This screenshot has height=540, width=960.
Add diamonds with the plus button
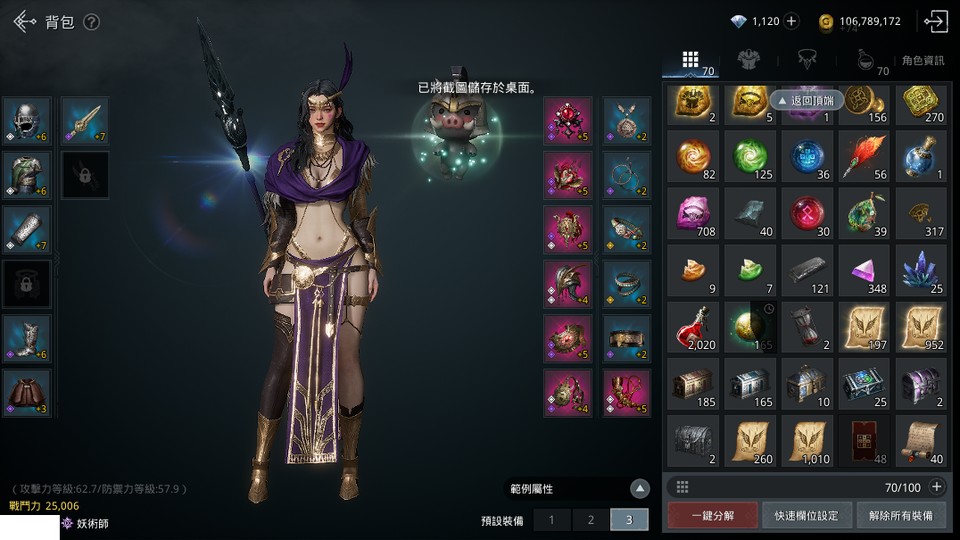pos(791,21)
